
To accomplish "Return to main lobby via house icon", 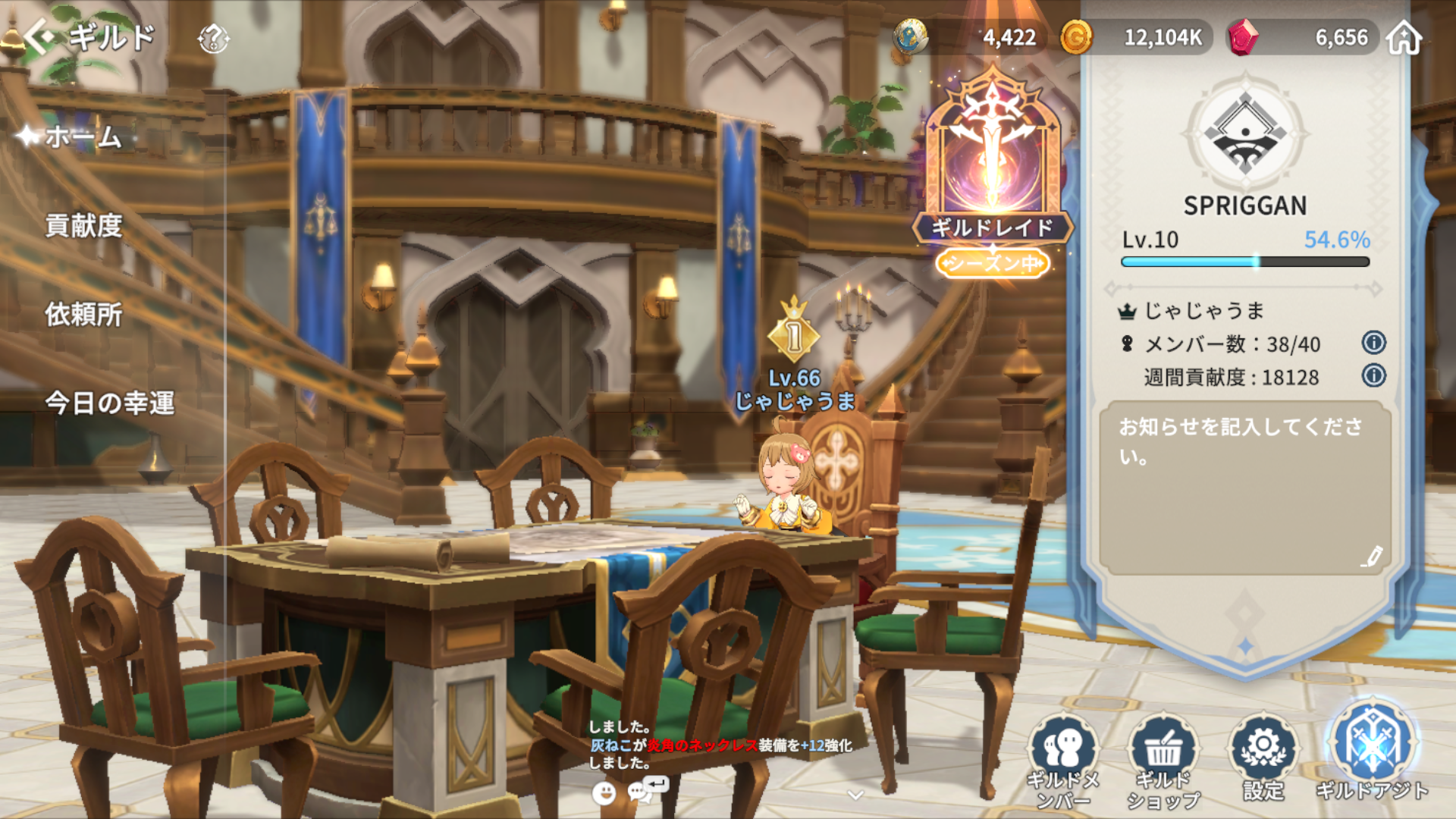I will pyautogui.click(x=1404, y=38).
